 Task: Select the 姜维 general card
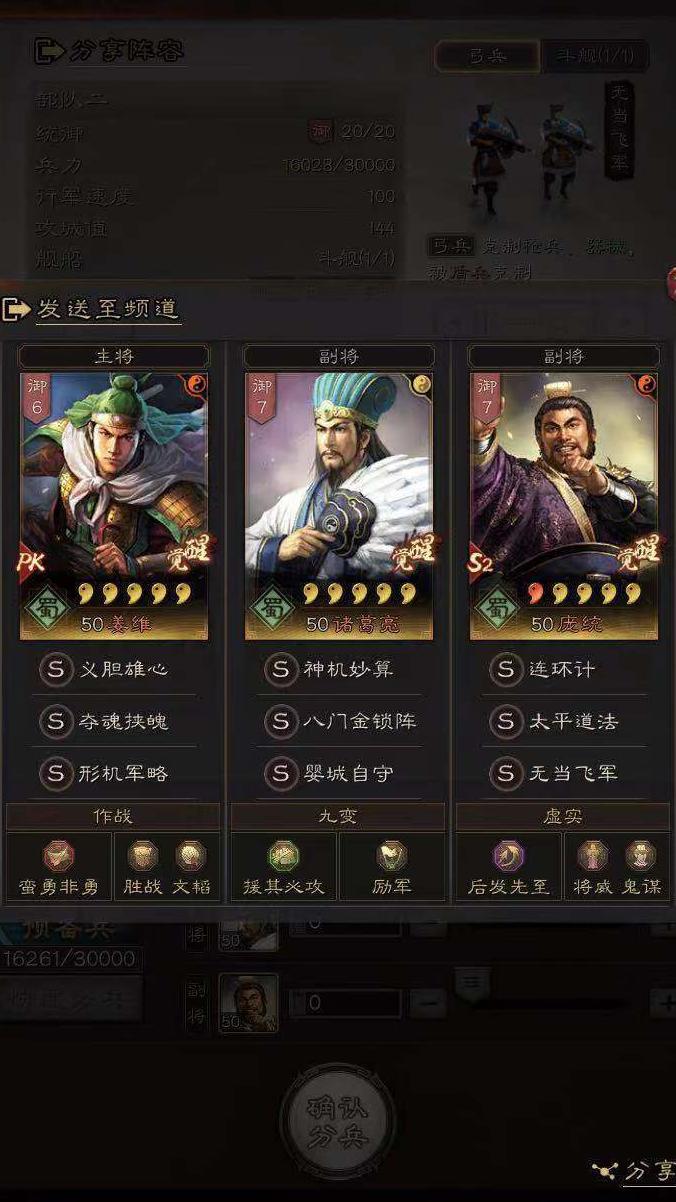tap(114, 505)
